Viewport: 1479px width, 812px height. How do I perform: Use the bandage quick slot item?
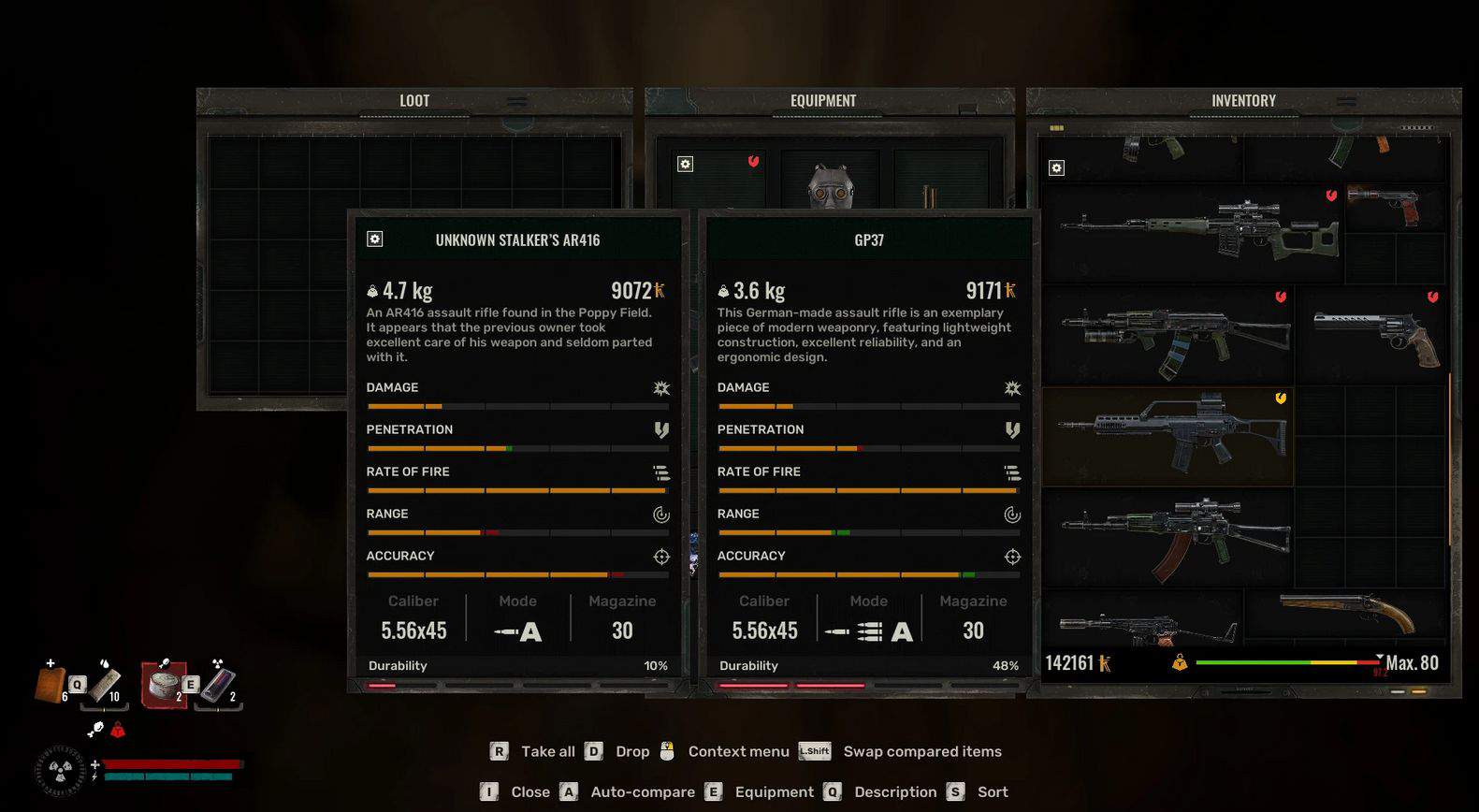pyautogui.click(x=105, y=683)
